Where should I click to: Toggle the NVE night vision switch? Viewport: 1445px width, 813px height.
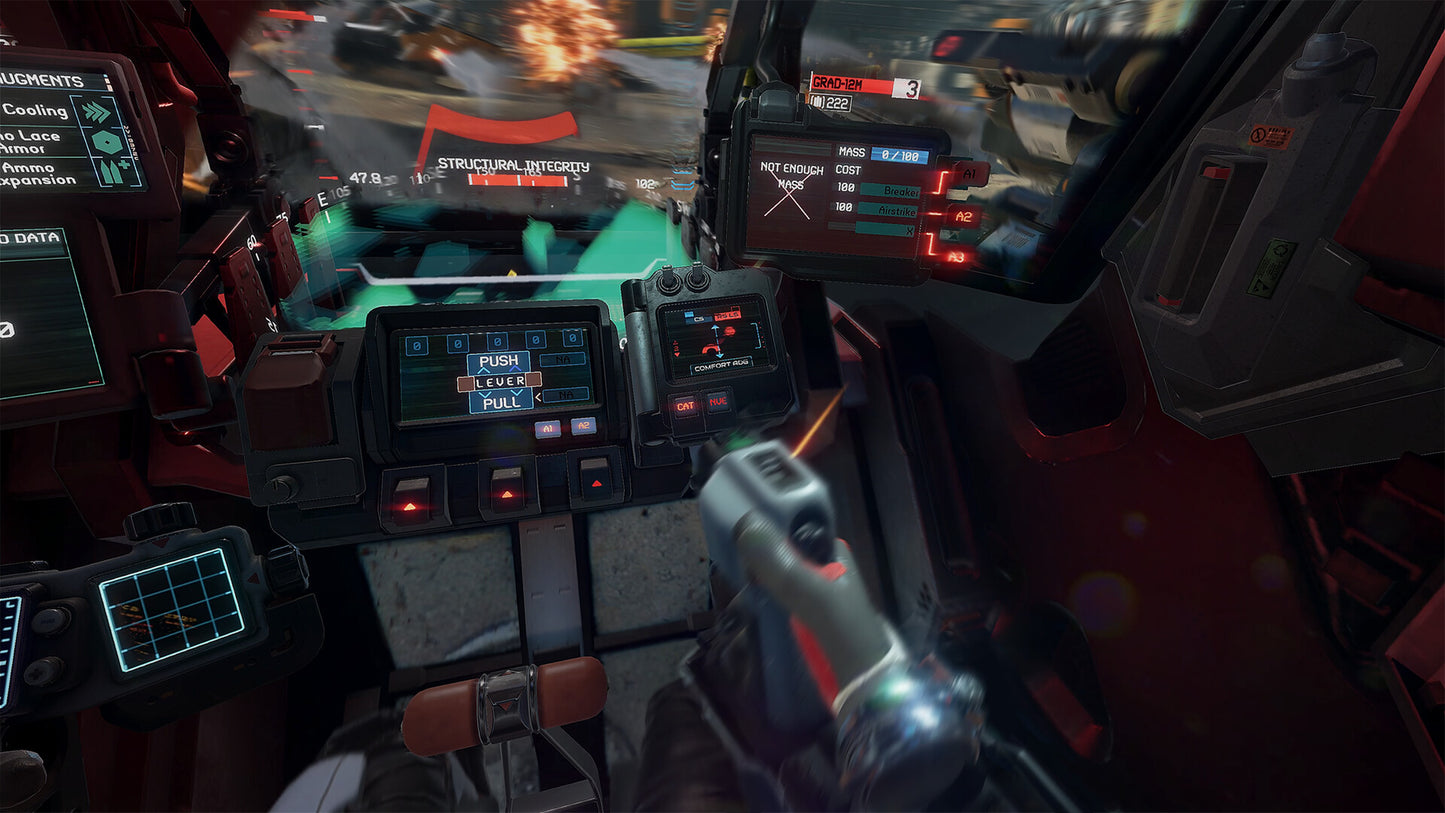[719, 400]
